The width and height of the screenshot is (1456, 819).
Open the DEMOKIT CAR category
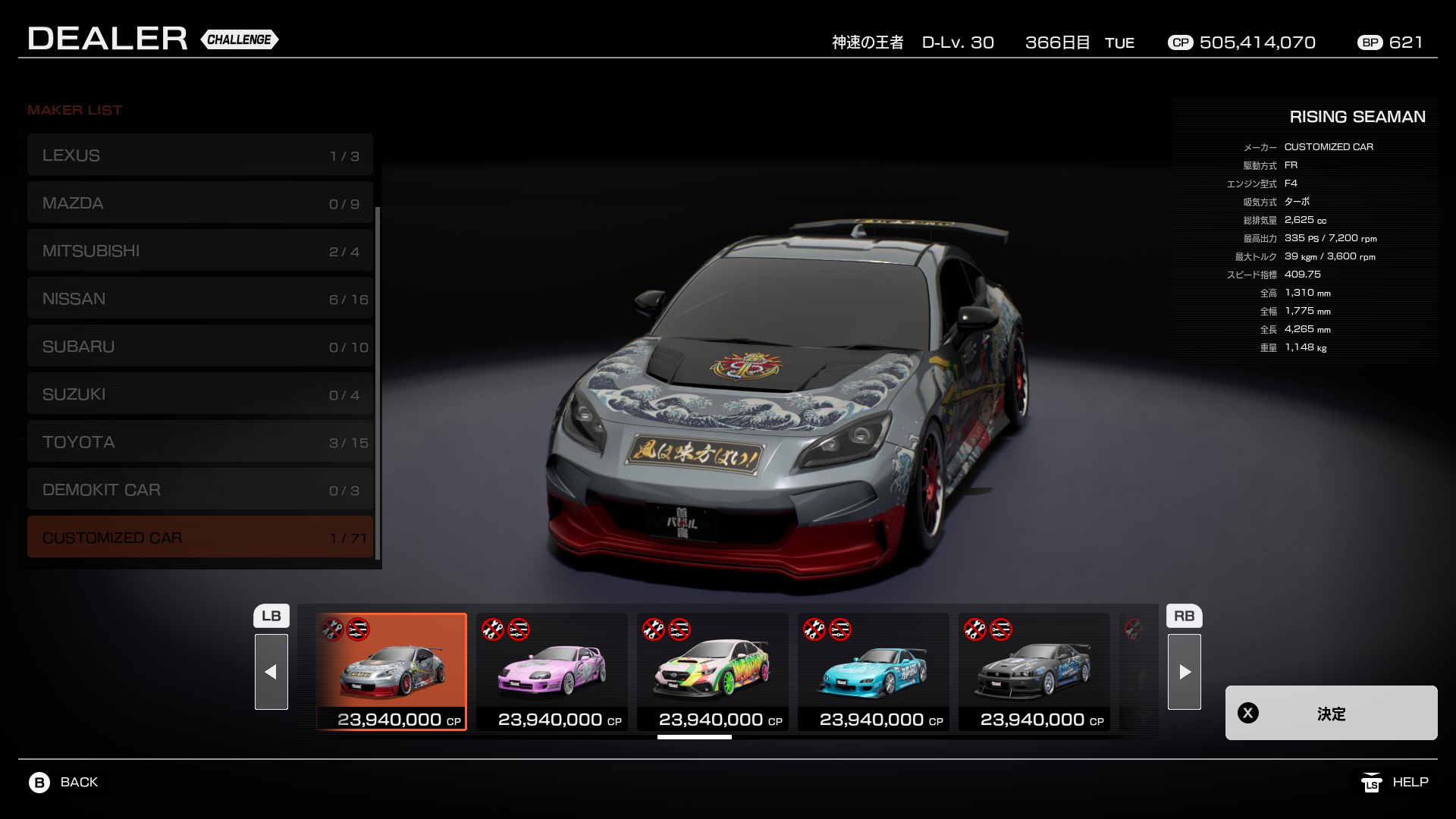click(200, 490)
